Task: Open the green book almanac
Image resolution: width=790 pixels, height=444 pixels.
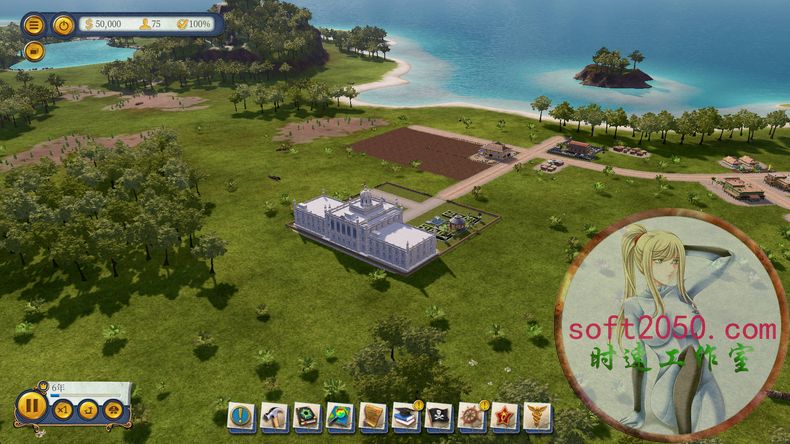Action: tap(307, 416)
